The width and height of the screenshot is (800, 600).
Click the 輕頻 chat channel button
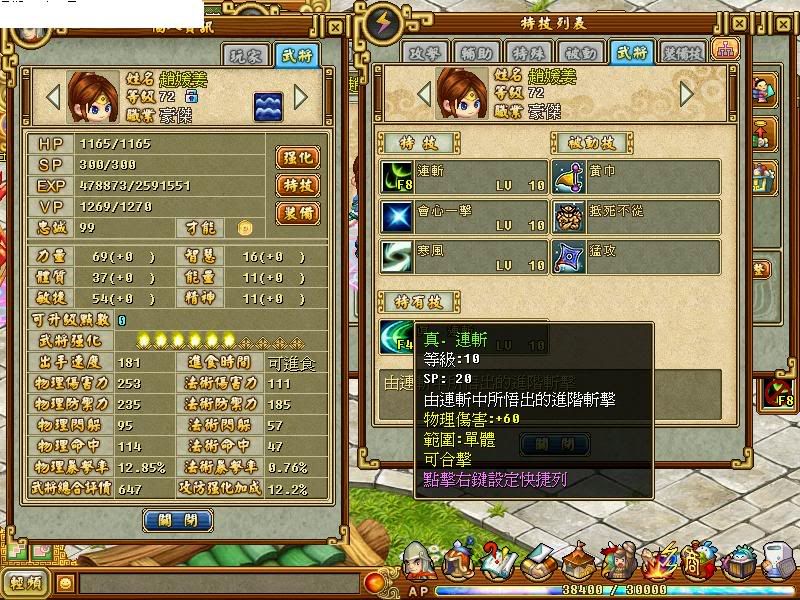click(x=27, y=584)
